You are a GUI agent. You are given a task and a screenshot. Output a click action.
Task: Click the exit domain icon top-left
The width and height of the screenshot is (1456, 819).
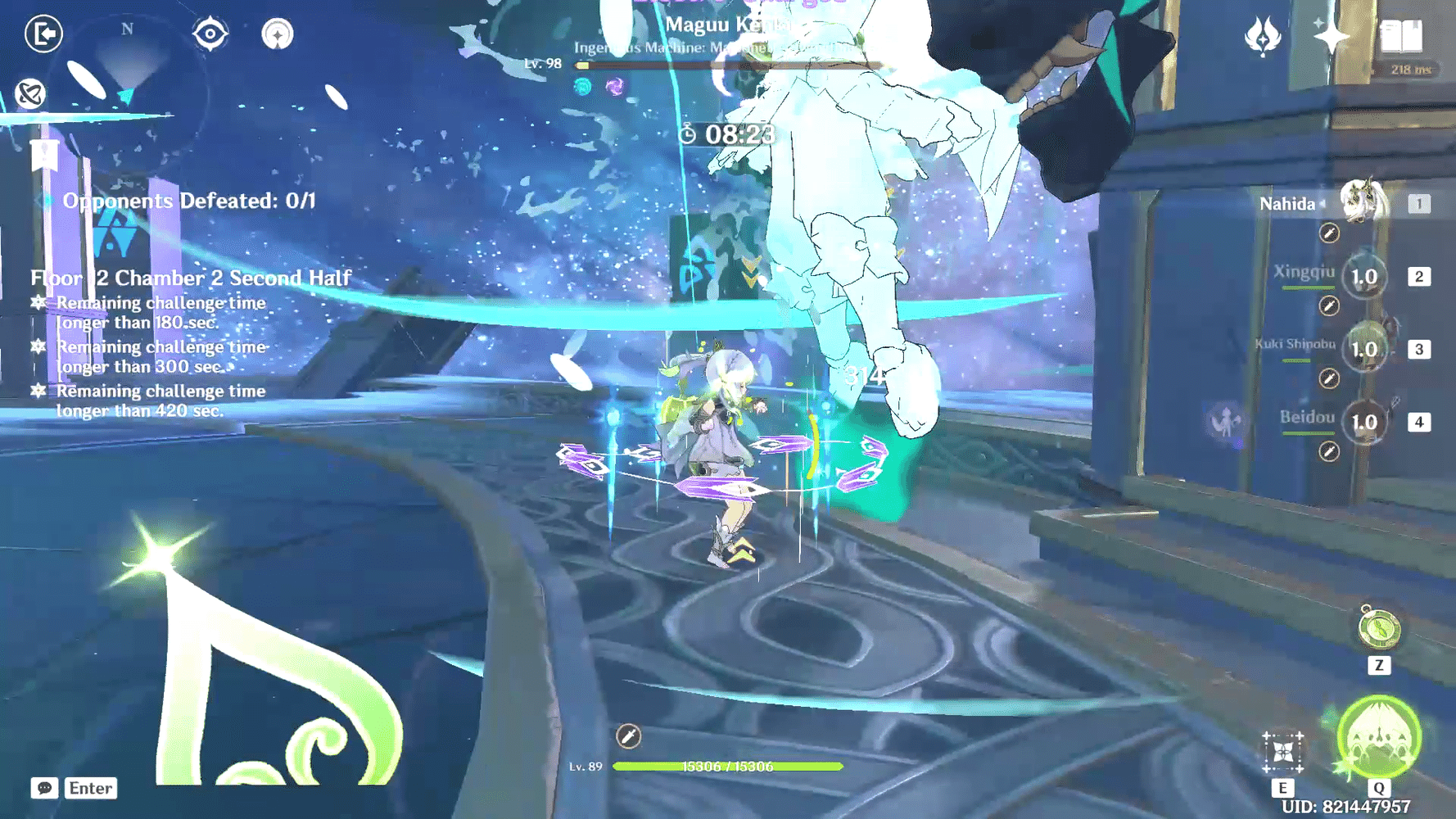click(x=43, y=34)
